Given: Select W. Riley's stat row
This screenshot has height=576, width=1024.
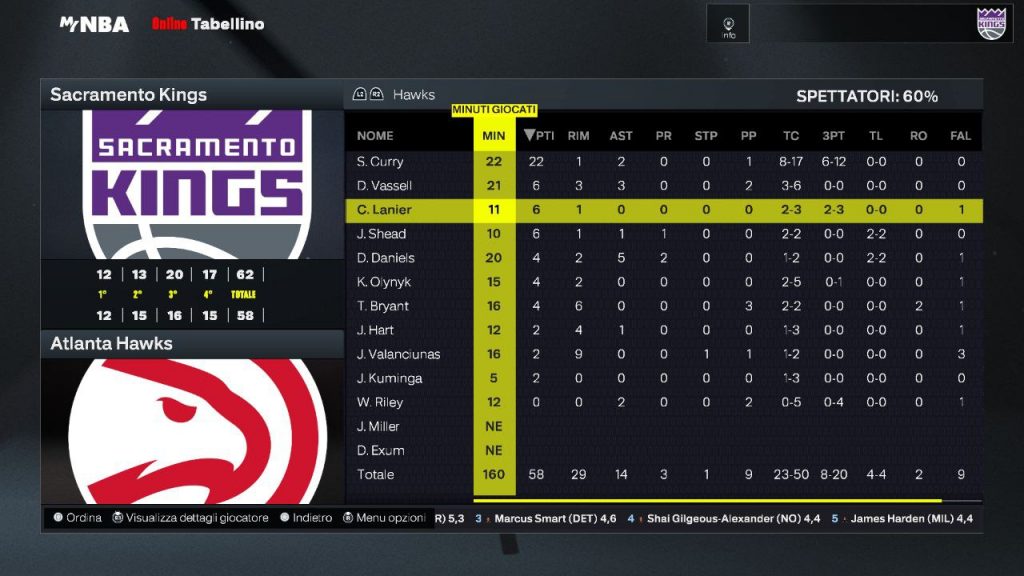Looking at the screenshot, I should [x=380, y=402].
